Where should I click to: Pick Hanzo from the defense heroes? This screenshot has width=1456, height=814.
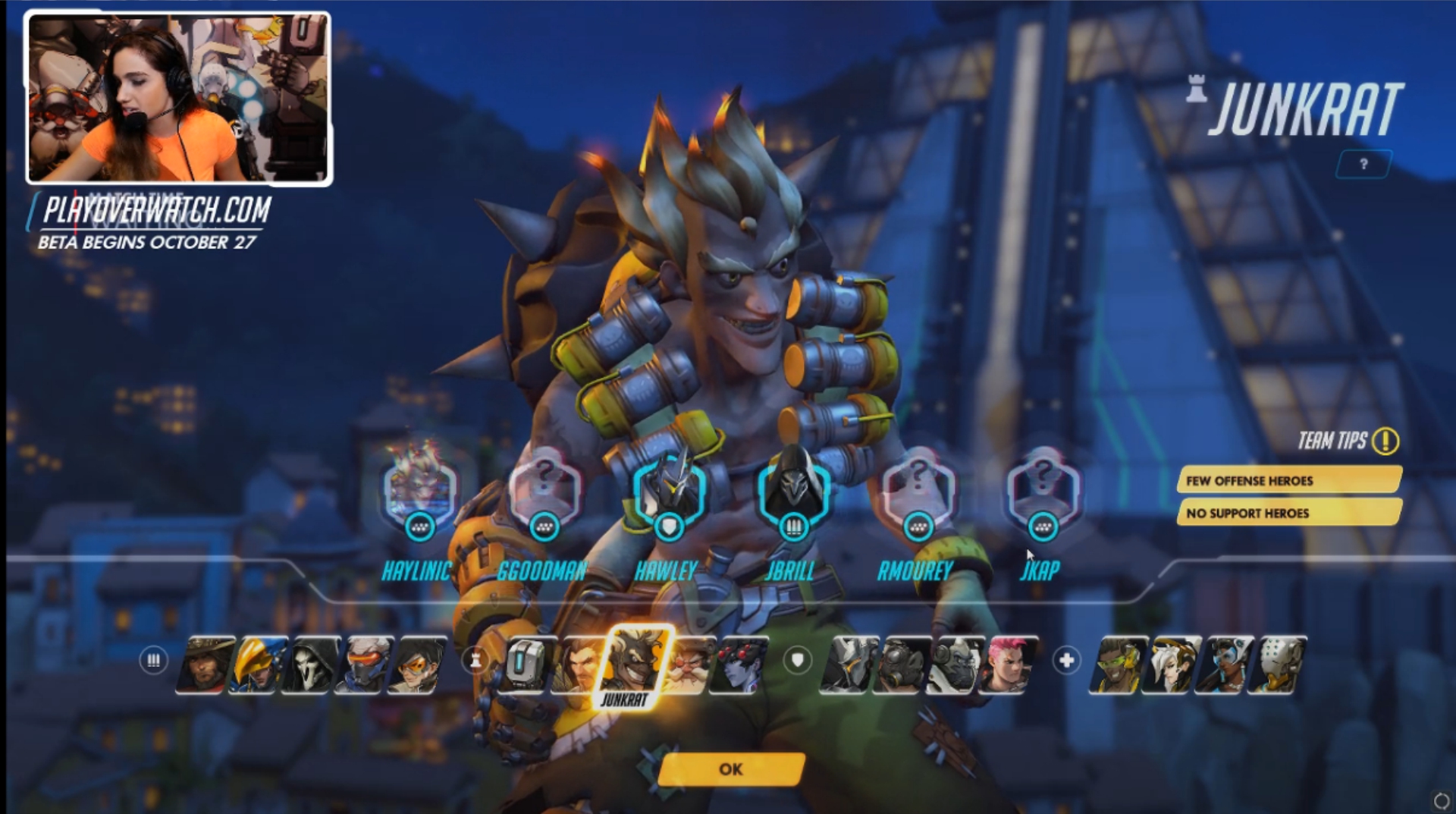pos(578,665)
